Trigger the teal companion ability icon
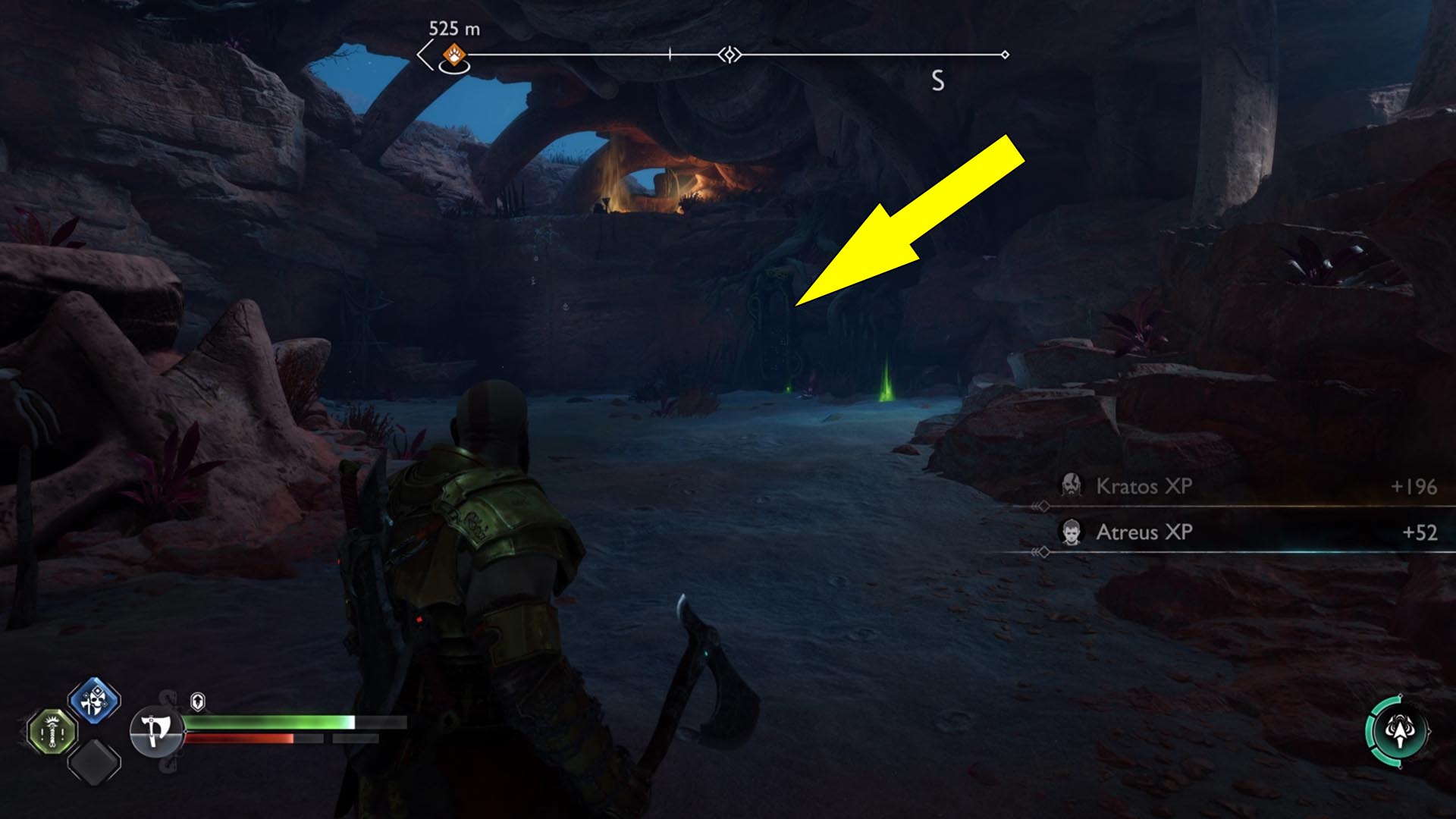 point(1399,732)
